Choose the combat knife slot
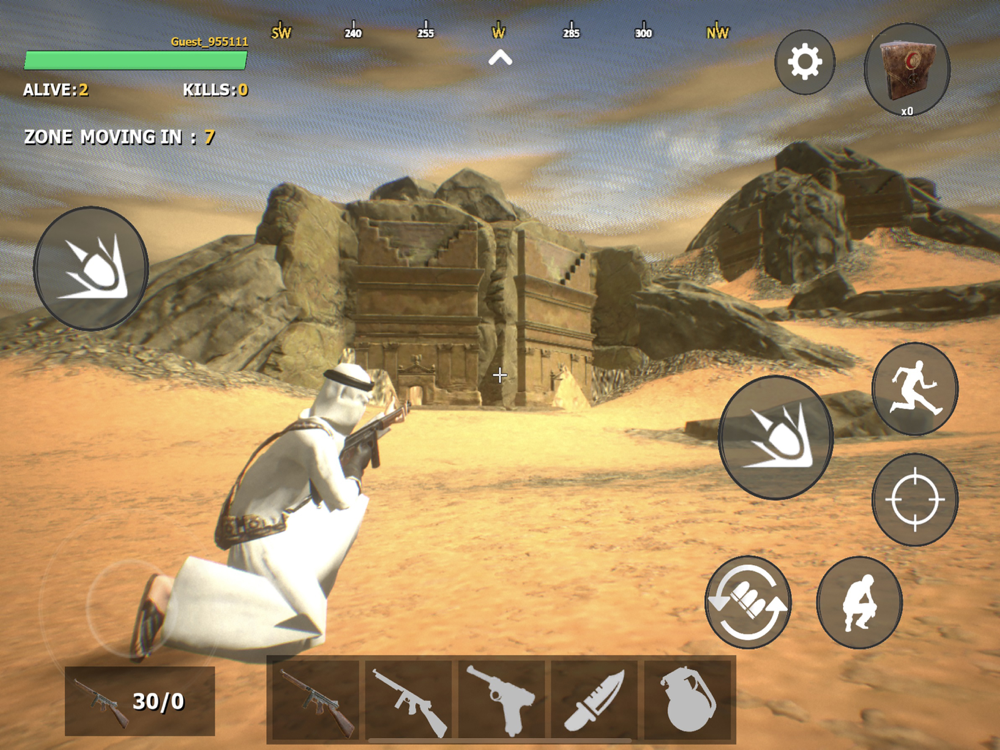This screenshot has width=1000, height=750. (x=594, y=699)
